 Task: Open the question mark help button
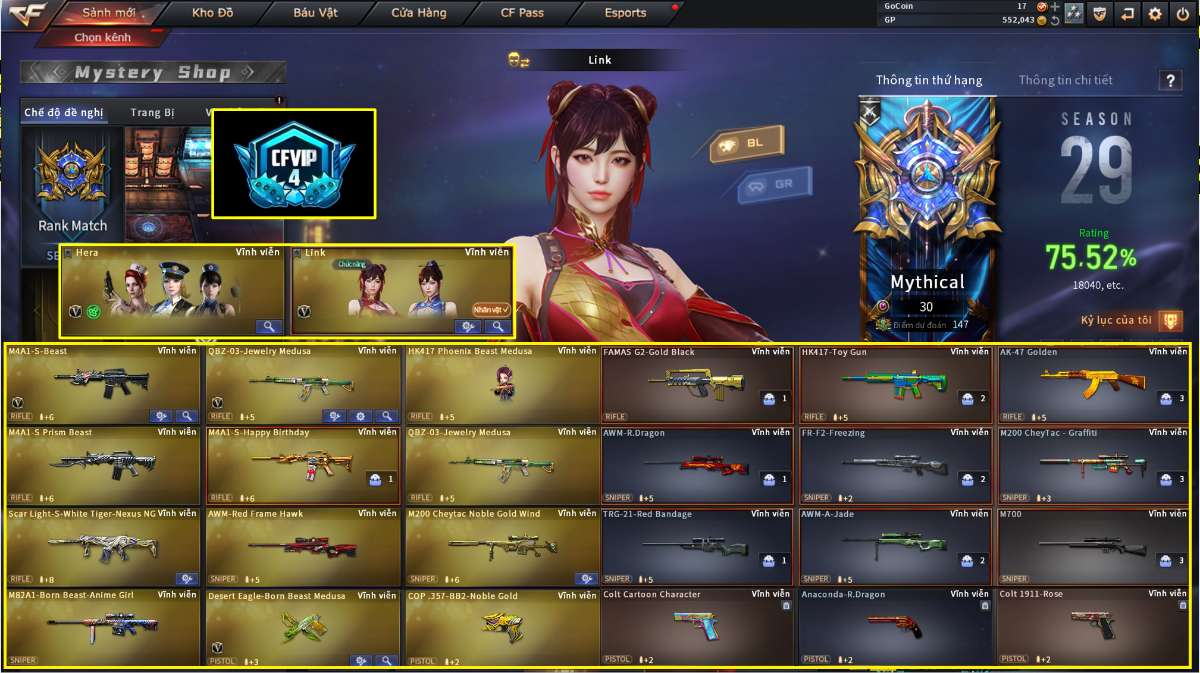tap(1169, 82)
